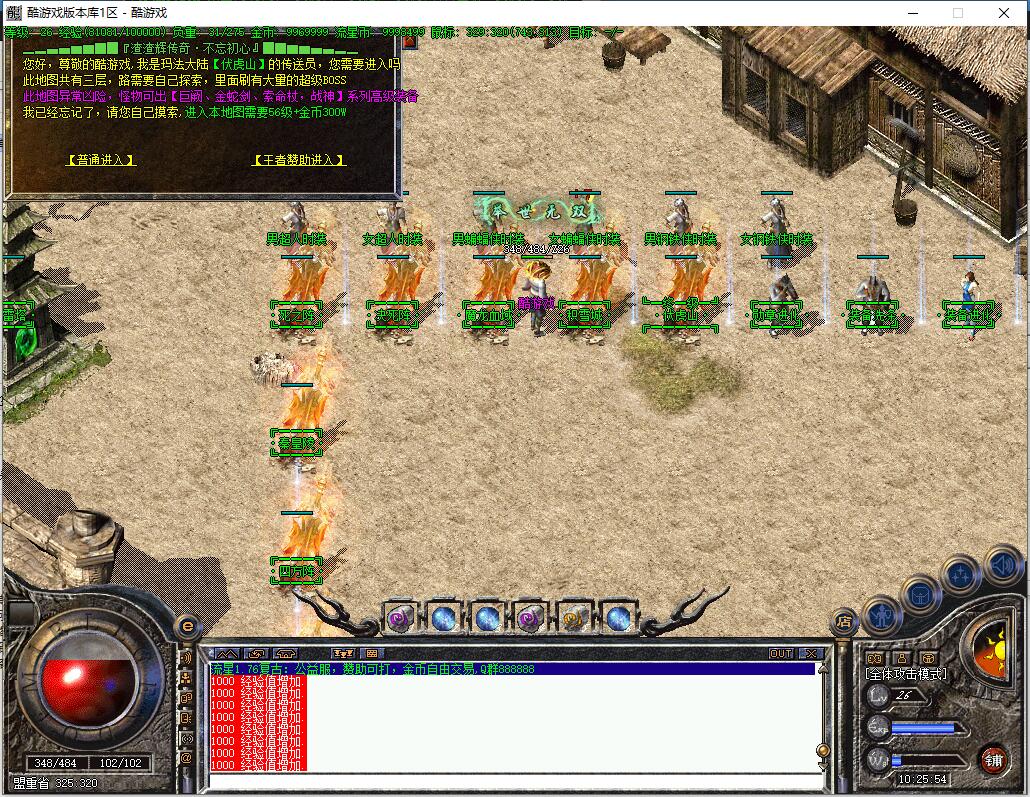Image resolution: width=1030 pixels, height=797 pixels.
Task: Open the red 铺 stall button
Action: pyautogui.click(x=992, y=758)
